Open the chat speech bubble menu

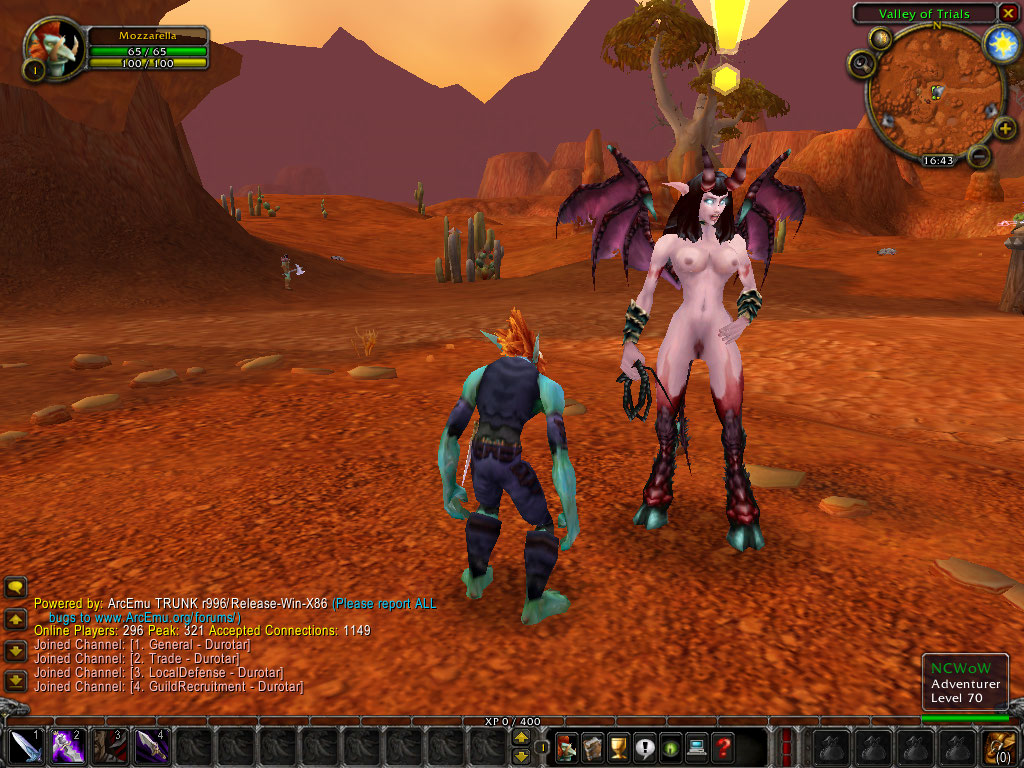pyautogui.click(x=15, y=587)
